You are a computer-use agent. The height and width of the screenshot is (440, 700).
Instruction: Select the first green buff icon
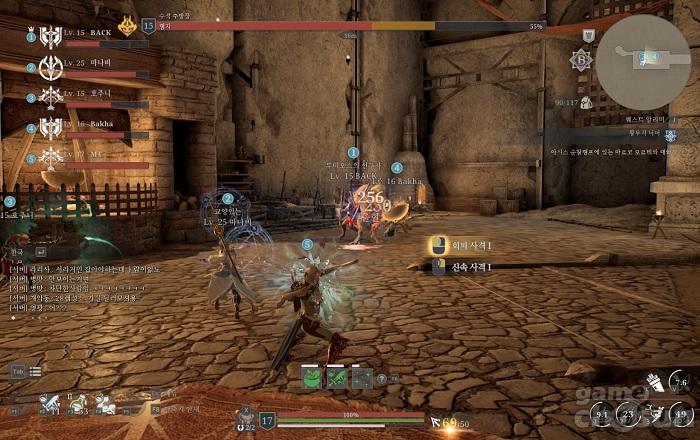point(311,378)
